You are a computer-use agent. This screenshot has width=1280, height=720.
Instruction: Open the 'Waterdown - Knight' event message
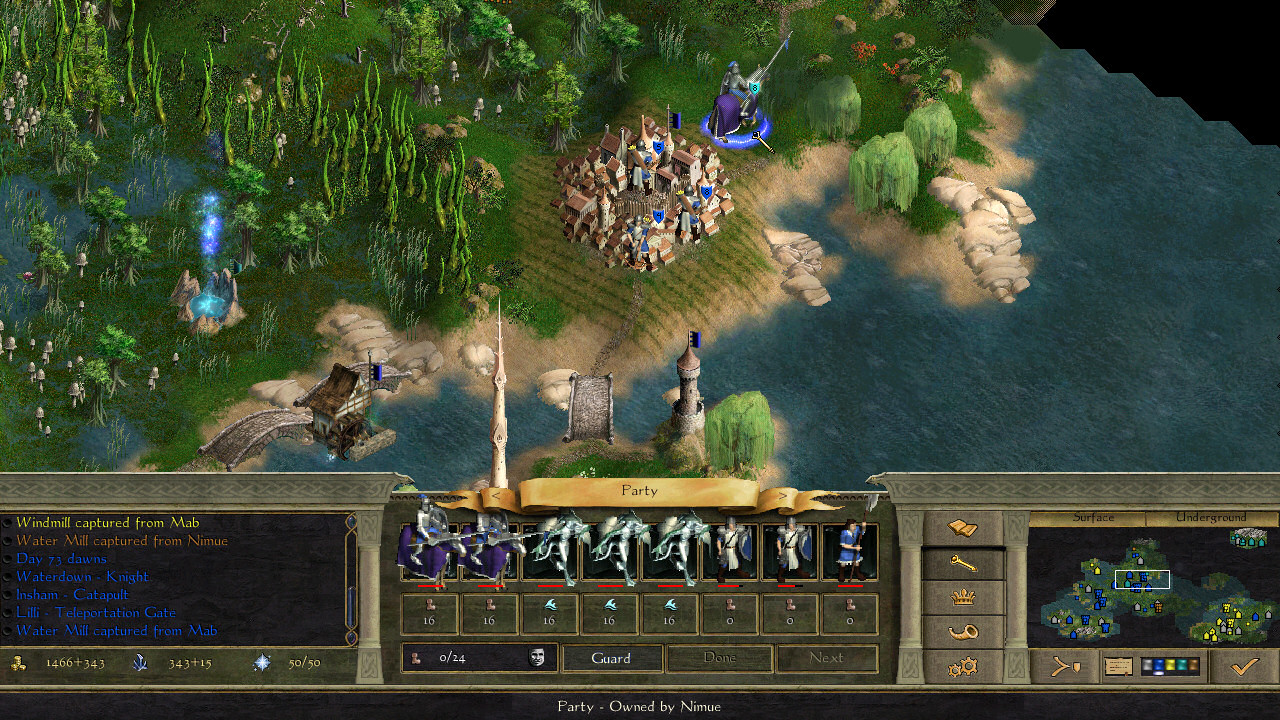(x=82, y=577)
